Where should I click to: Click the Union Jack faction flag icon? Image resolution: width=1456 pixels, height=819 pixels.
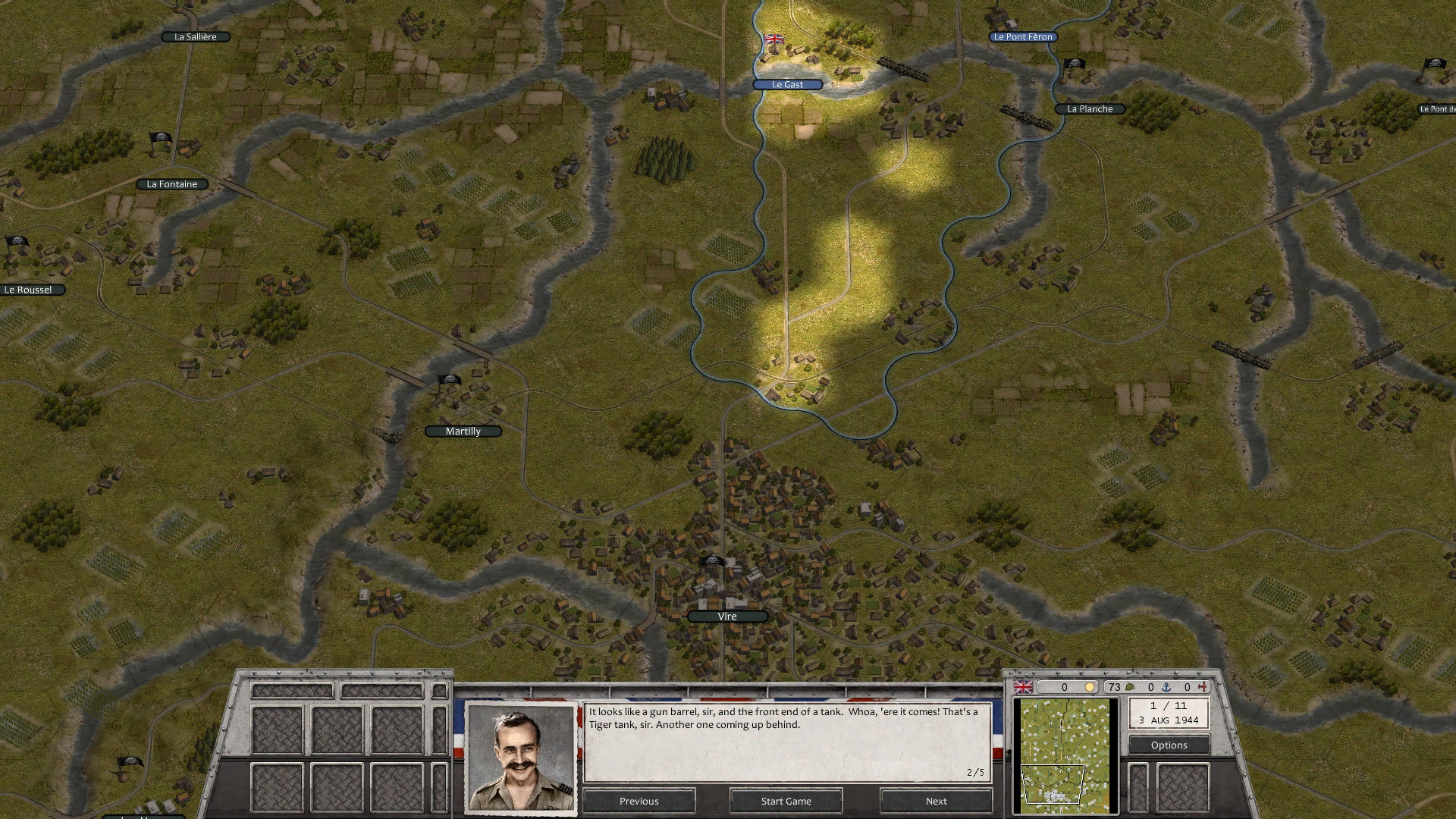[x=1024, y=686]
